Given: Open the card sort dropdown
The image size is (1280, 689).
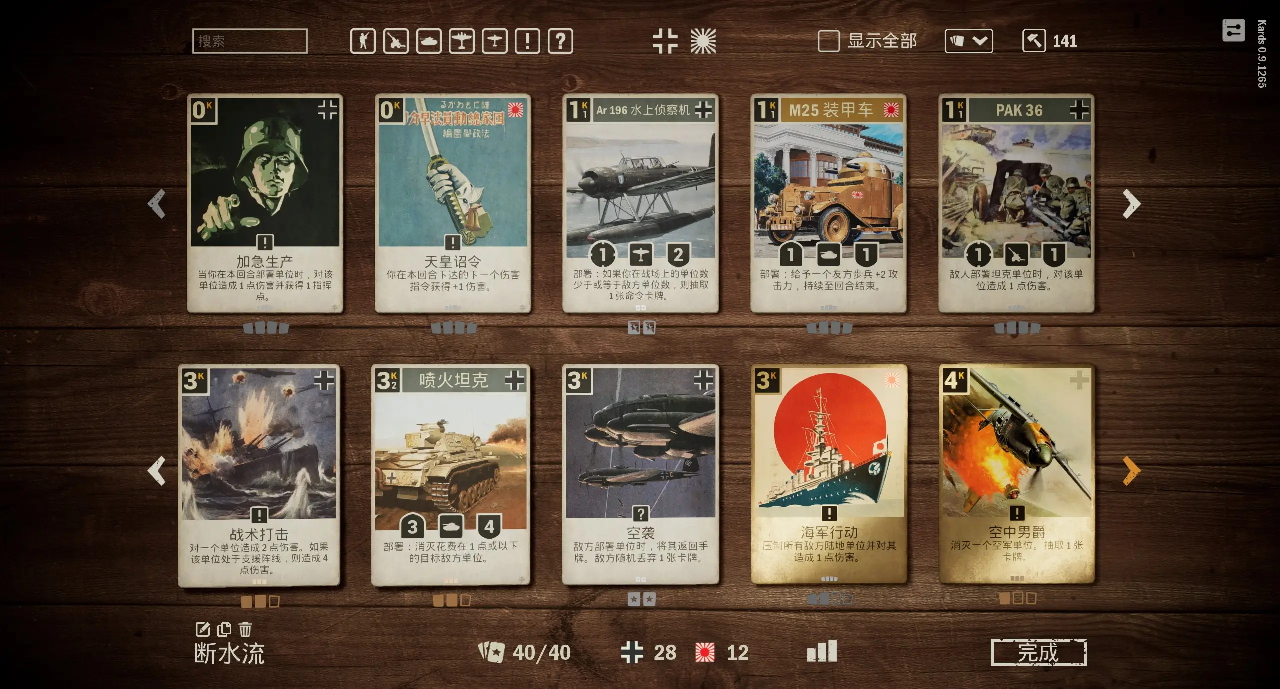Looking at the screenshot, I should click(969, 41).
